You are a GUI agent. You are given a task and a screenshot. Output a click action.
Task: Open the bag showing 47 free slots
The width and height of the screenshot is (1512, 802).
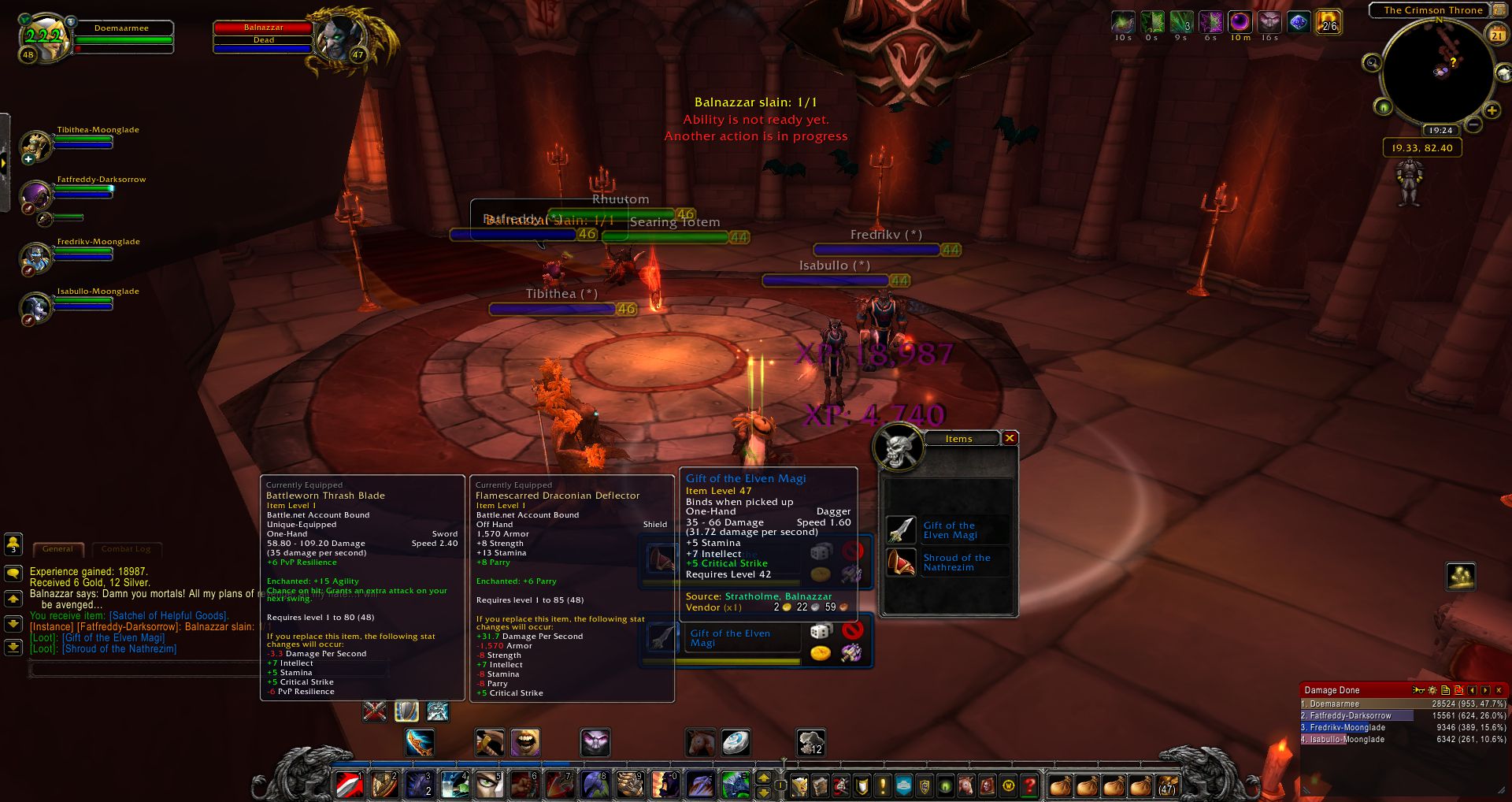tap(1166, 785)
